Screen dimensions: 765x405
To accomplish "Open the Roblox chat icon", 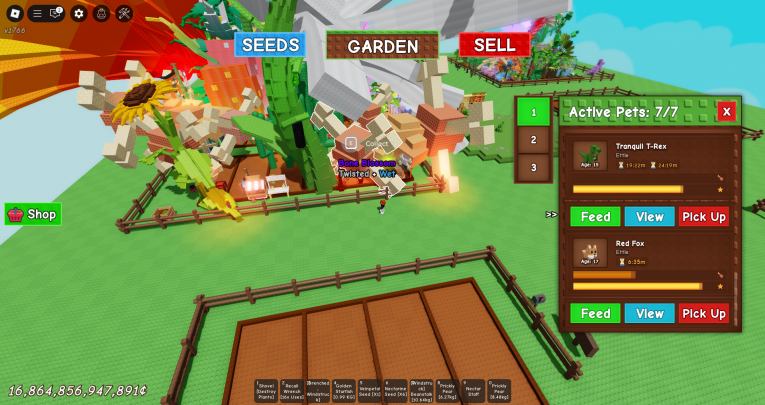I will pos(57,13).
